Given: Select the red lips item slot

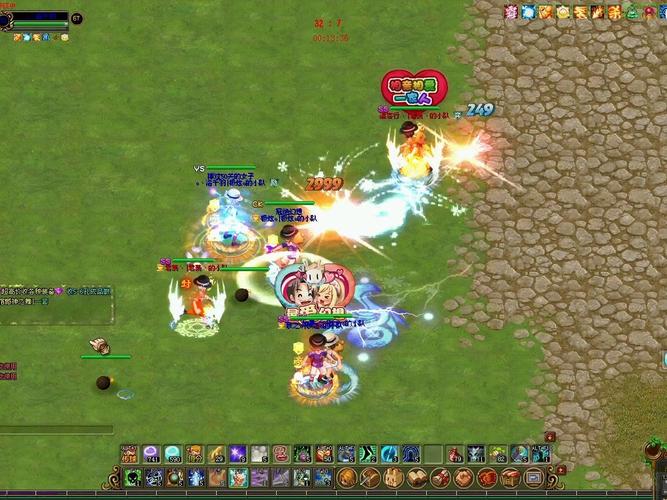Looking at the screenshot, I should tap(281, 454).
